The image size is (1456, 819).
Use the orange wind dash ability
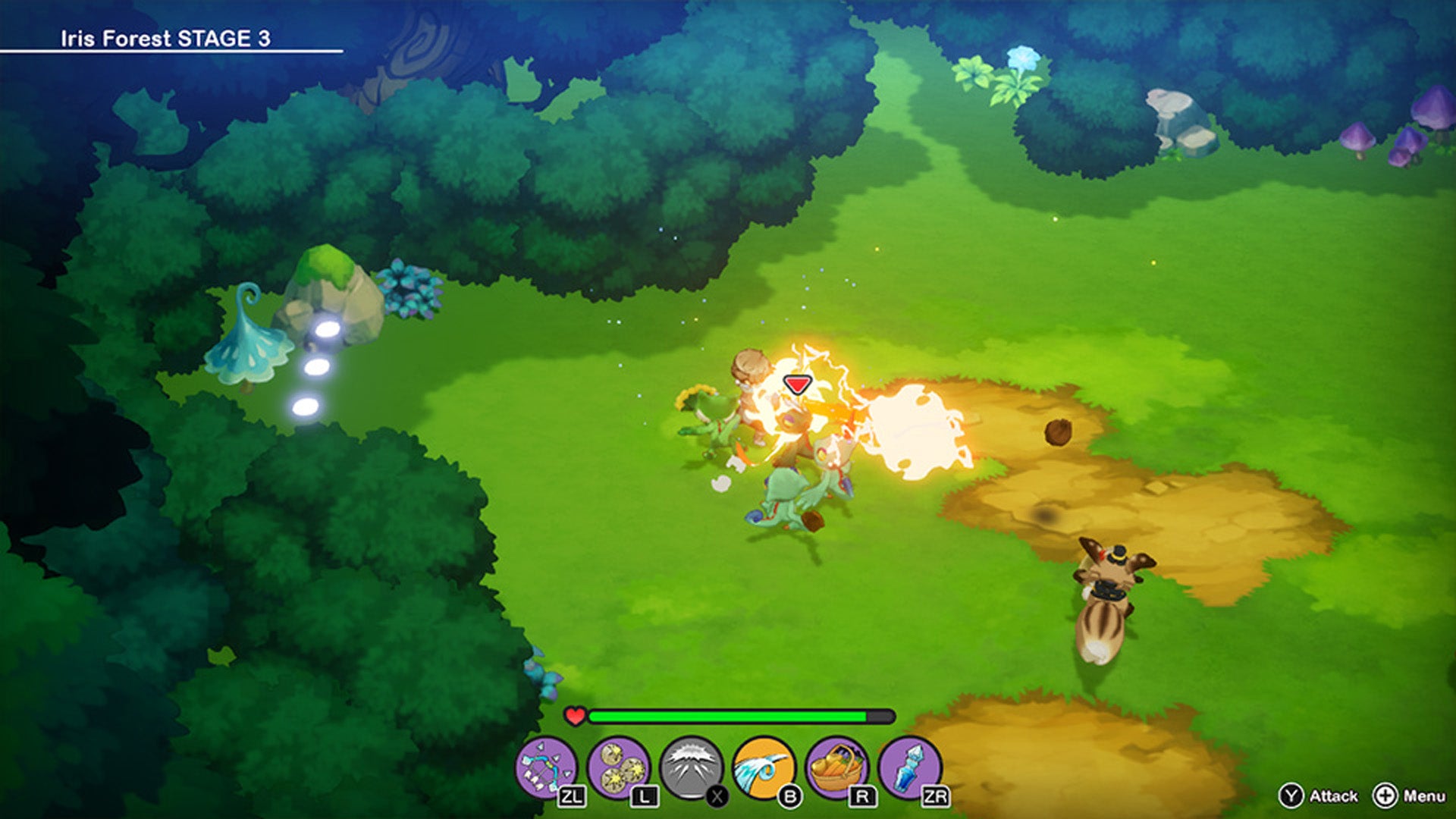tap(764, 768)
